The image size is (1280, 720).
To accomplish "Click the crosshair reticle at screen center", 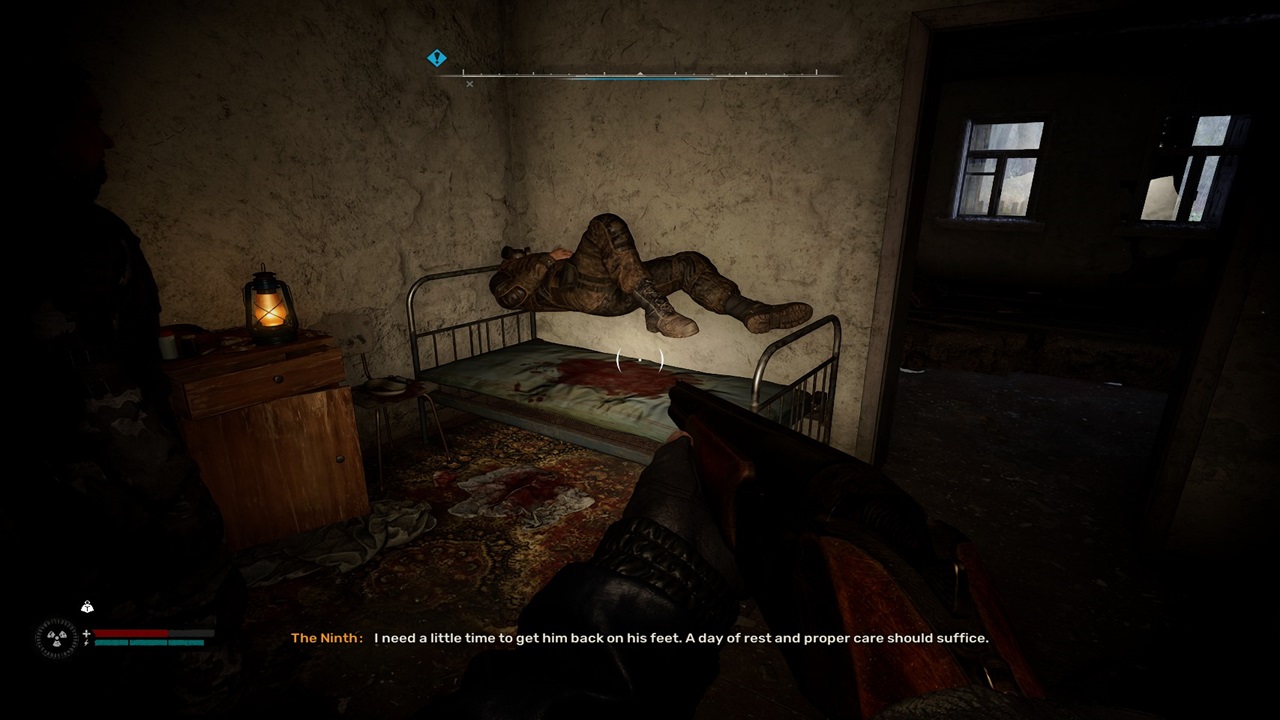I will pos(640,362).
